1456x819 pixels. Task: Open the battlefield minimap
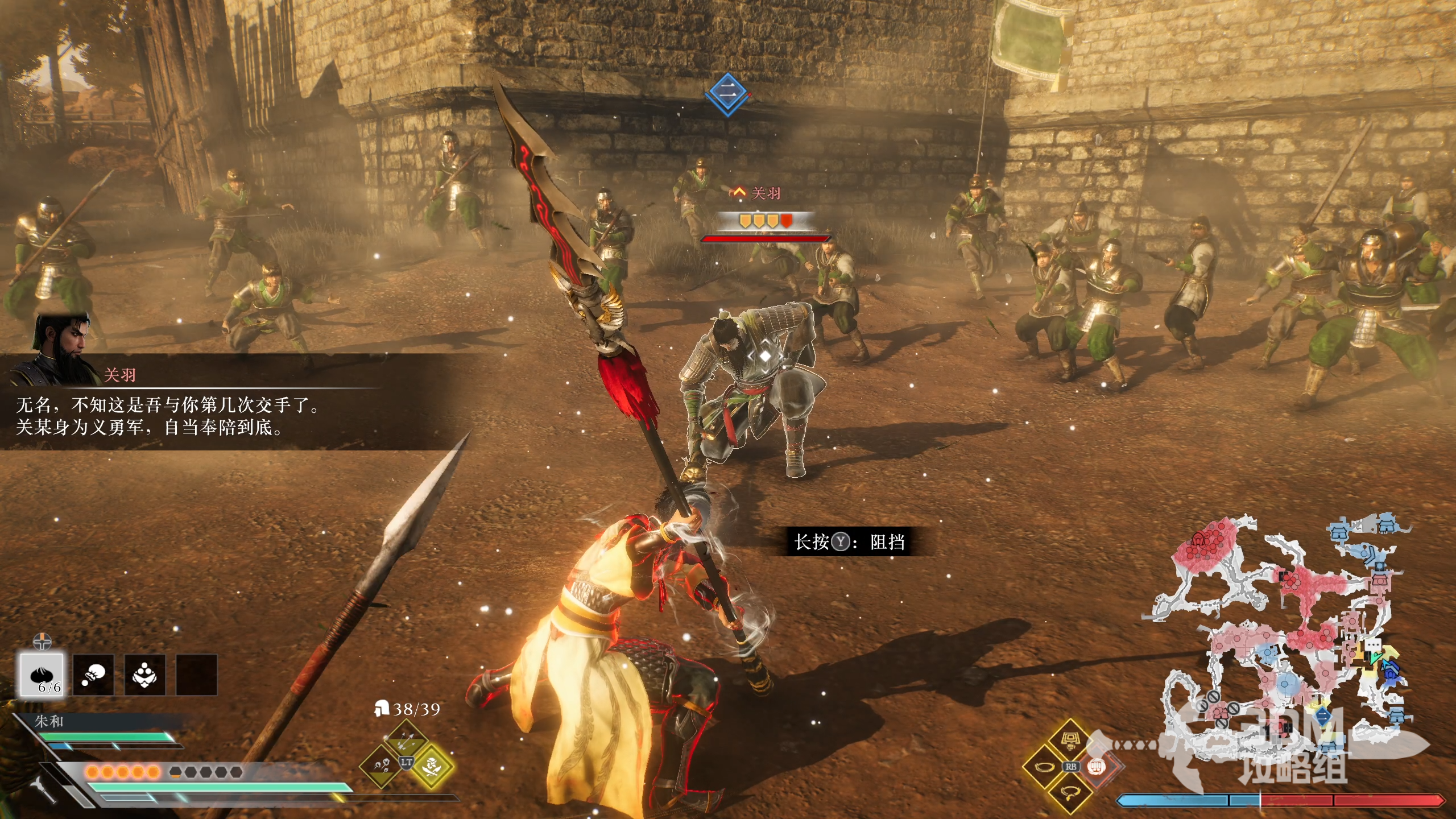point(1291,637)
